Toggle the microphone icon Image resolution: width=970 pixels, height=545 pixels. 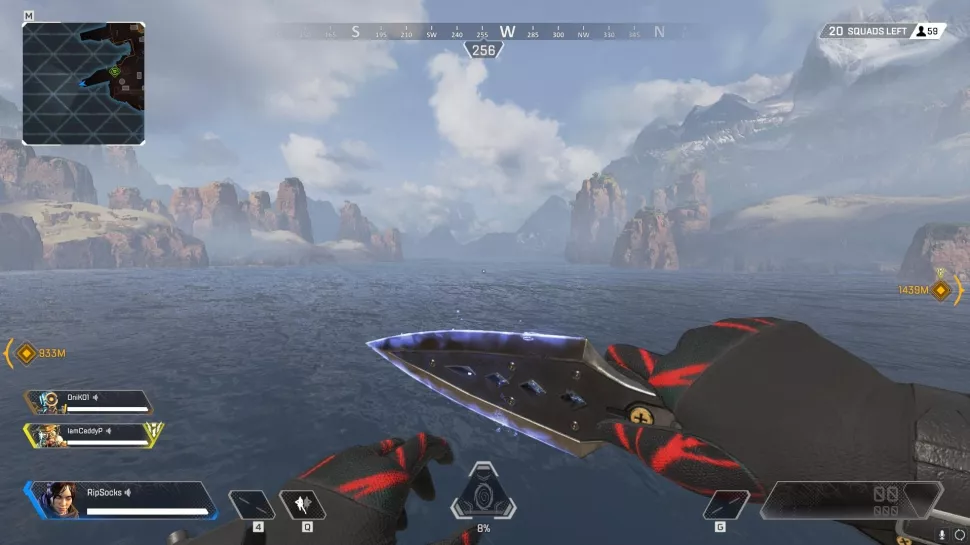tap(942, 535)
